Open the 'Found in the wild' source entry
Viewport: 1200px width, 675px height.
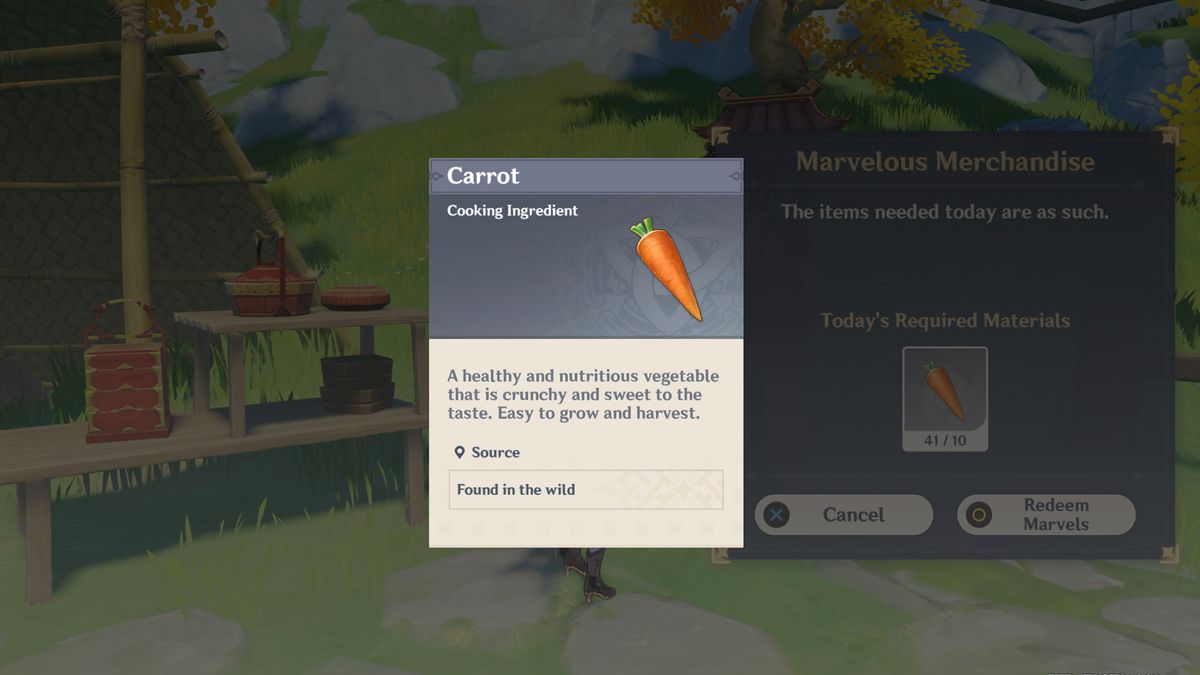(x=585, y=490)
